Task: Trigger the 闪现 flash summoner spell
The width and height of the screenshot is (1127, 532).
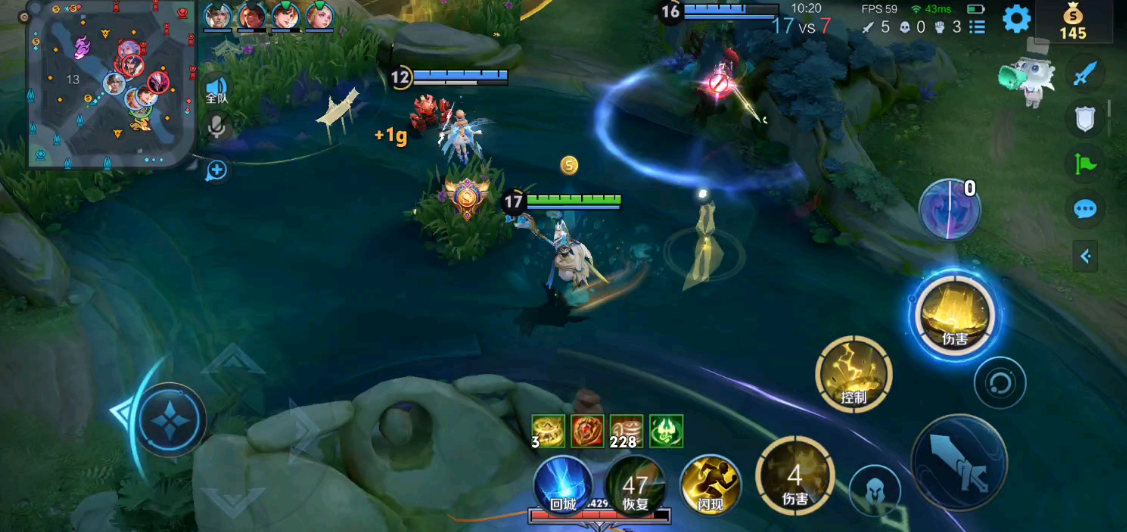Action: pos(710,484)
